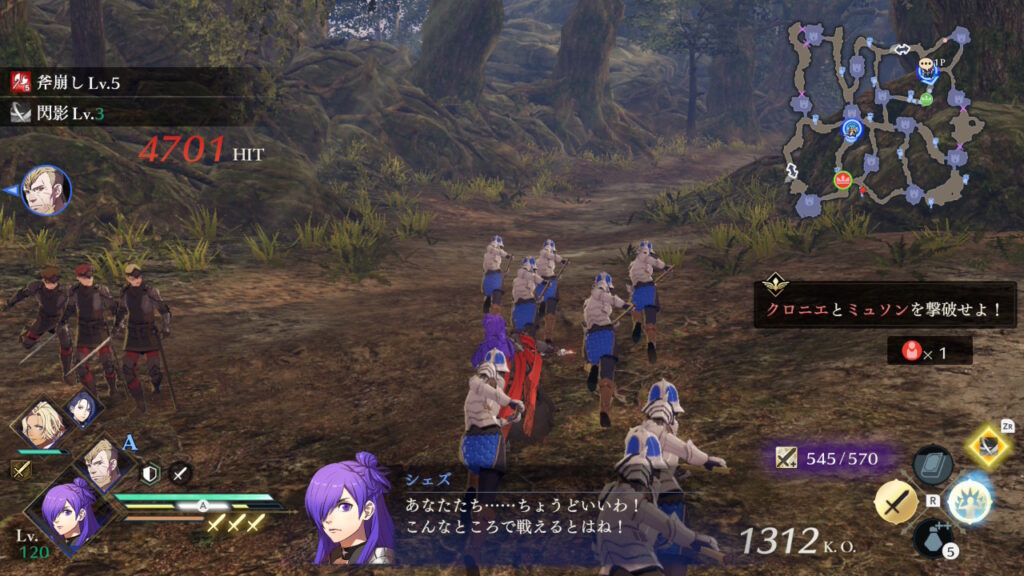Select the mission objective banner

tap(886, 310)
